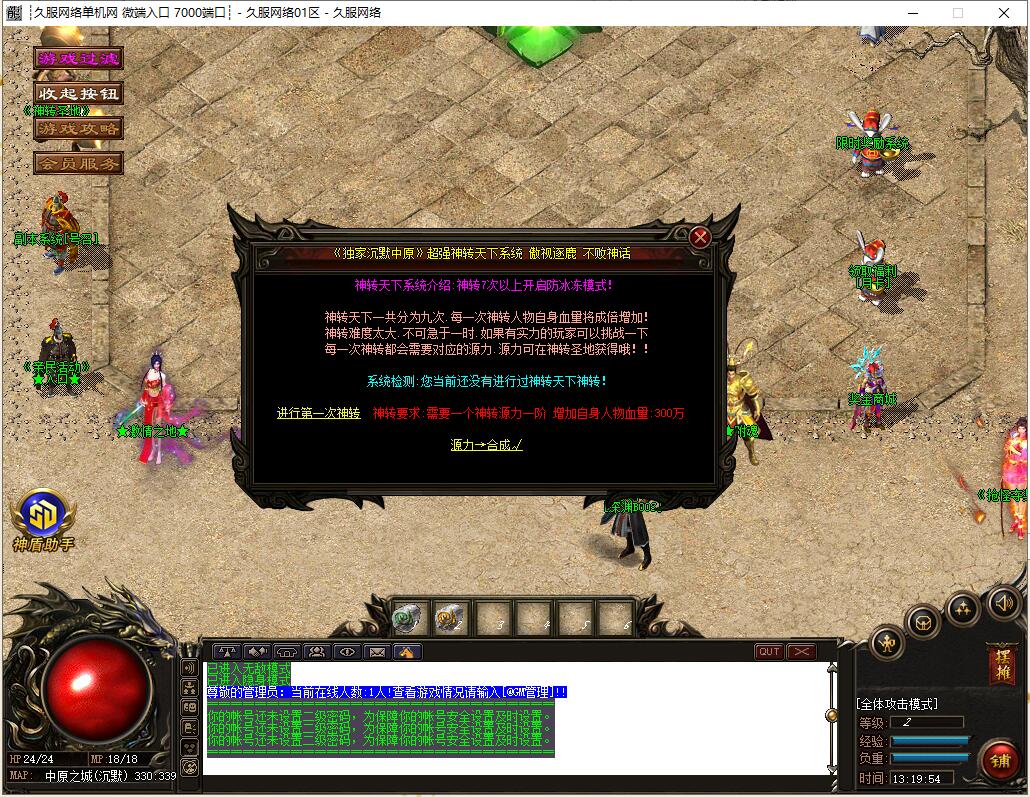
Task: Launch the 神盾助手 assistant icon
Action: [43, 515]
